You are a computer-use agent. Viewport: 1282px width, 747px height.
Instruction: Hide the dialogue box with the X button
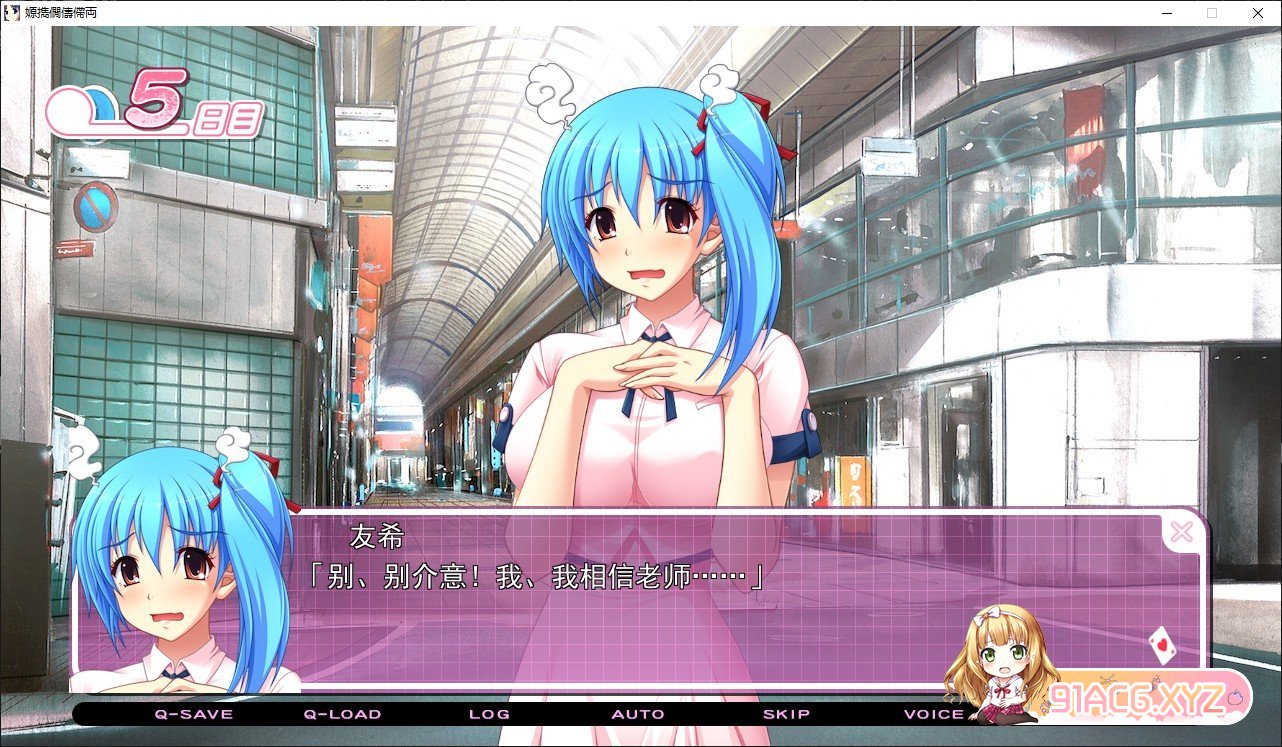1181,532
